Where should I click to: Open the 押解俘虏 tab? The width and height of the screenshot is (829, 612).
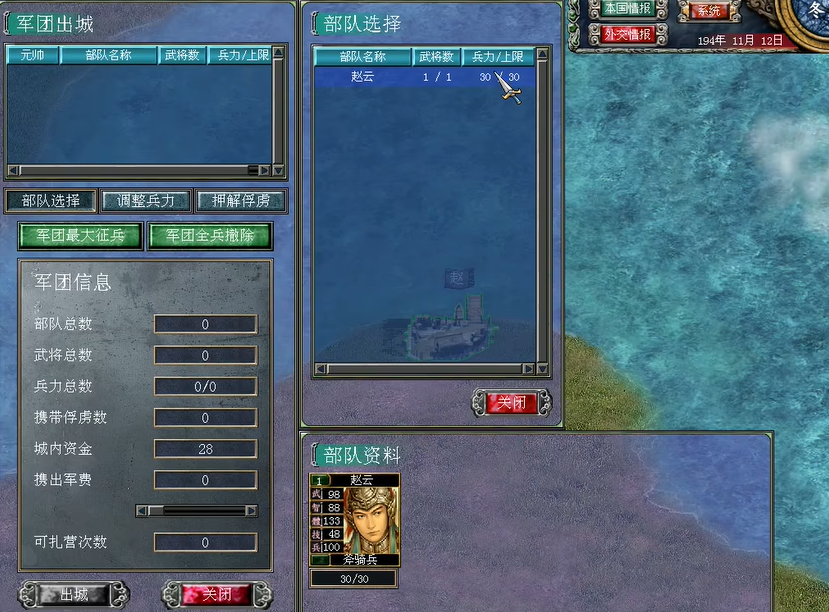pos(241,201)
